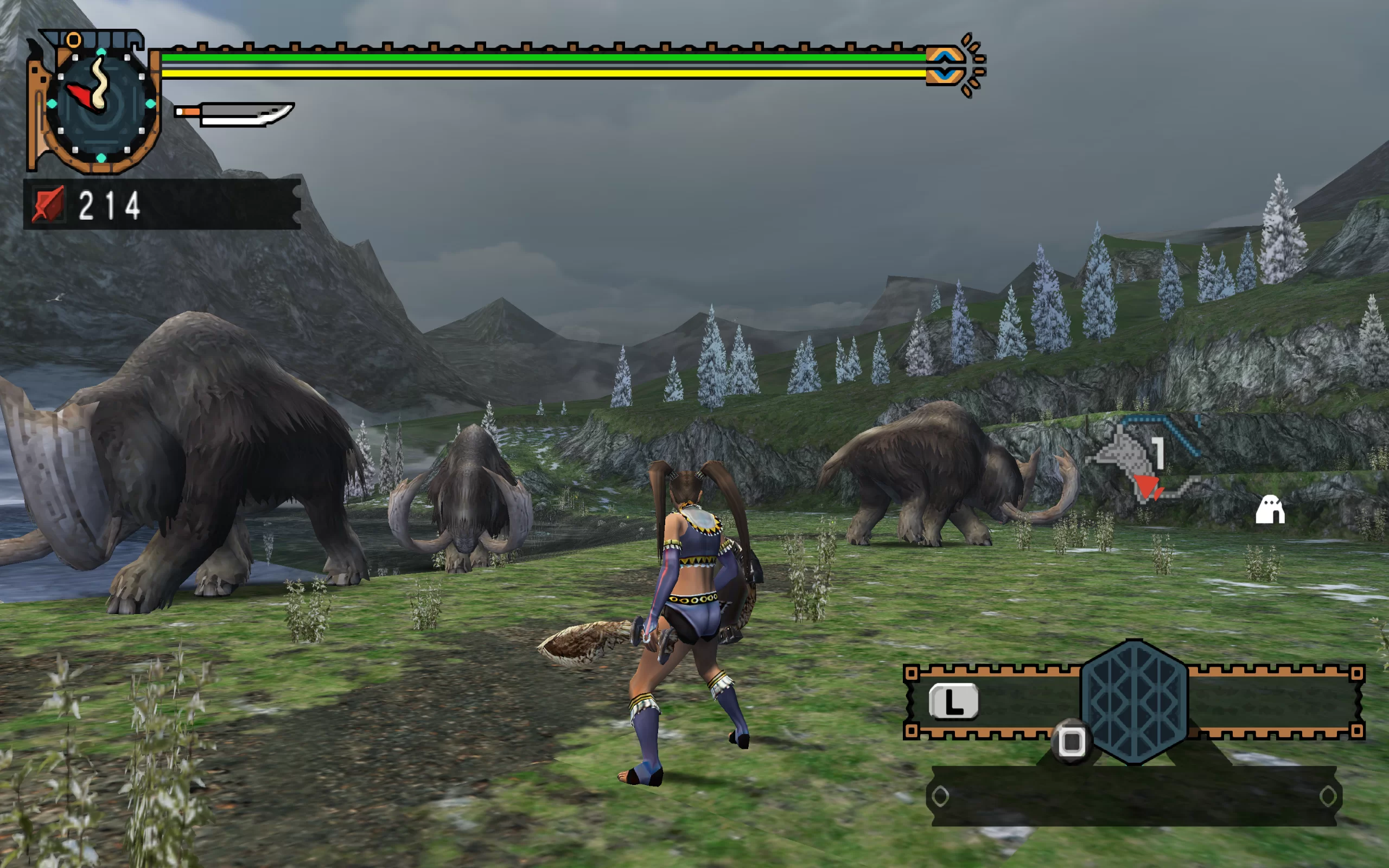Choose the hexagonal item slot
This screenshot has height=868, width=1389.
pyautogui.click(x=1133, y=702)
